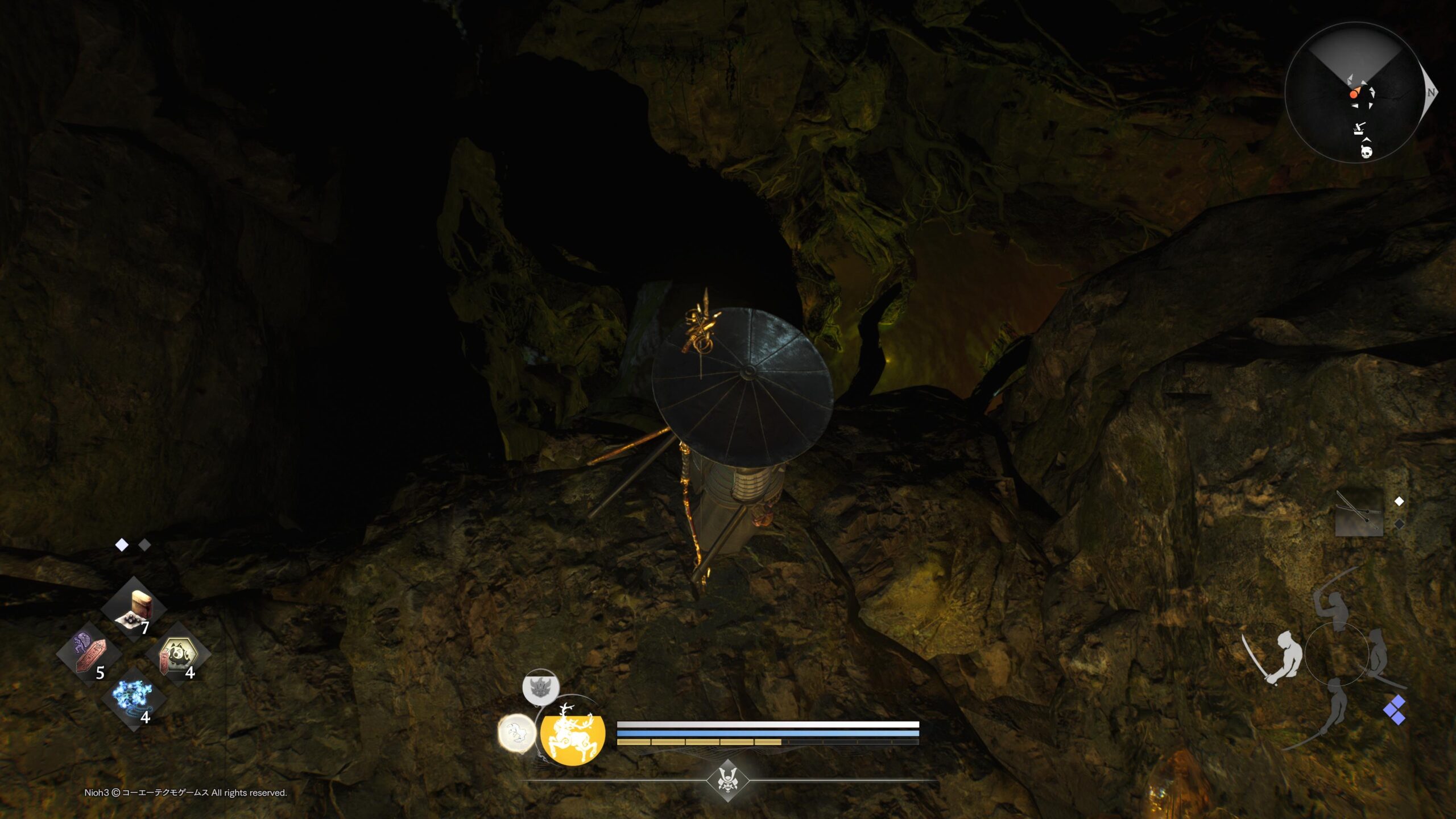This screenshot has height=819, width=1456.
Task: Use the glowing blue prayer beads item
Action: [x=133, y=700]
